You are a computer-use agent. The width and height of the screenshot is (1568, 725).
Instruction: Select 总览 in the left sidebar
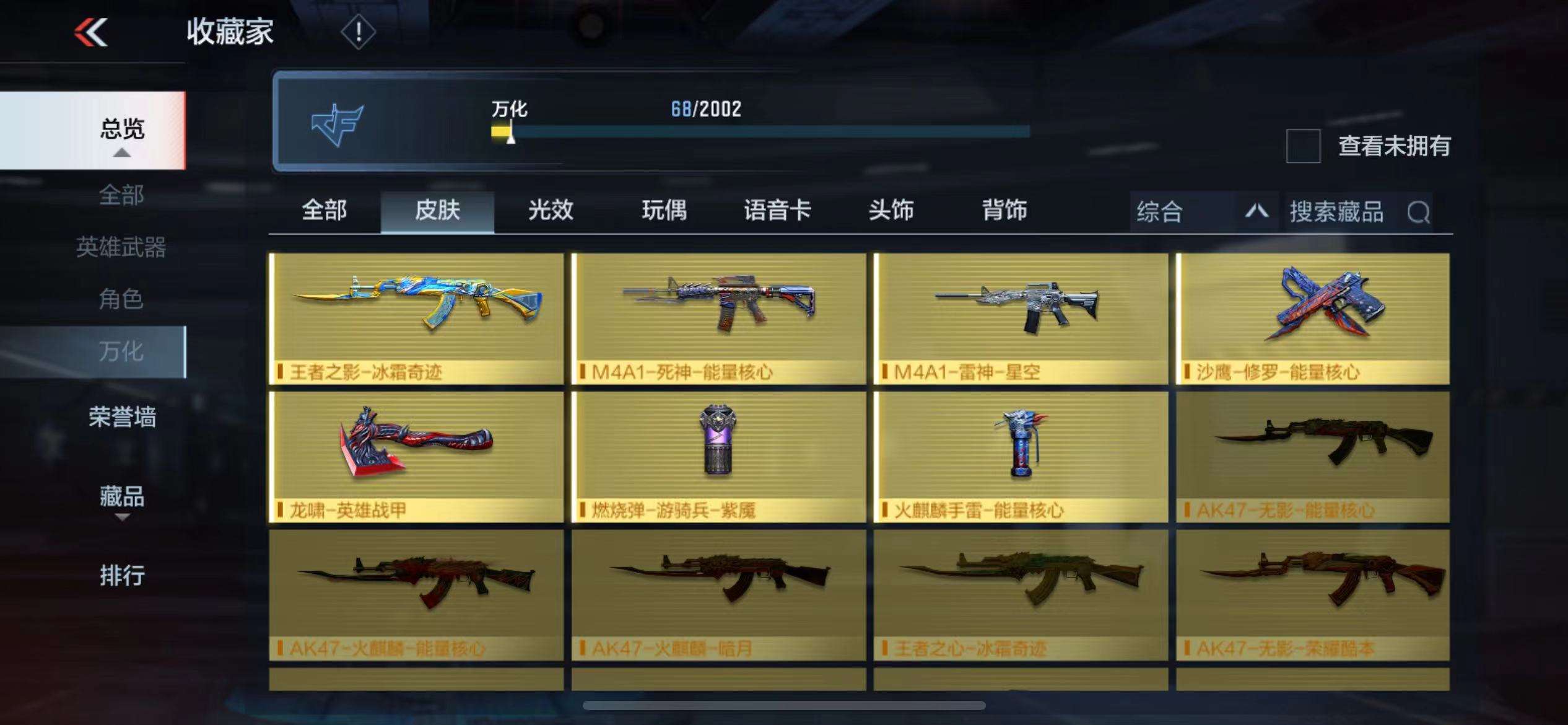(x=122, y=130)
